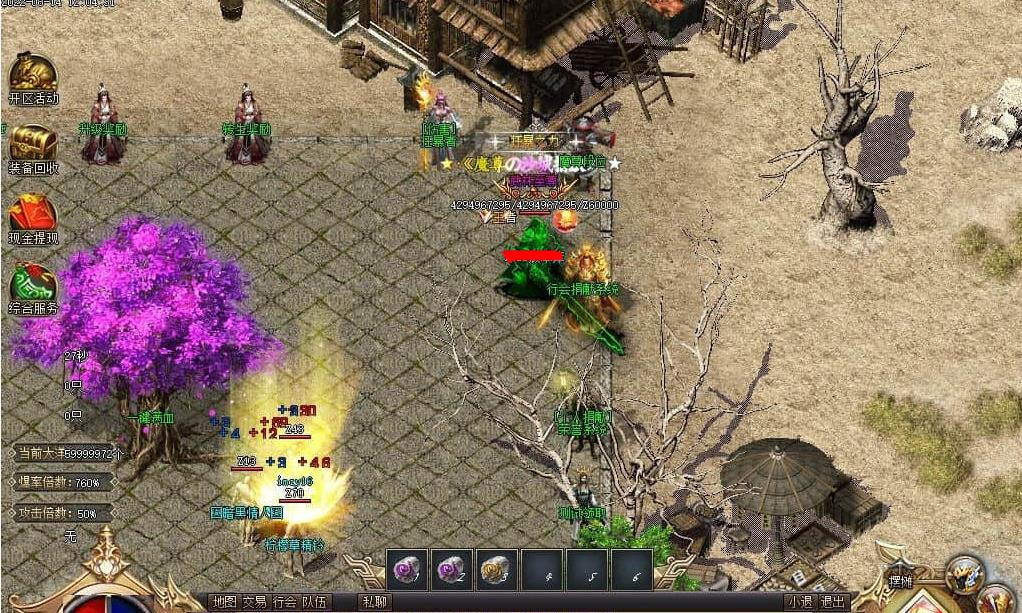
Task: Open the 装备回收 treasure chest icon
Action: pos(33,145)
